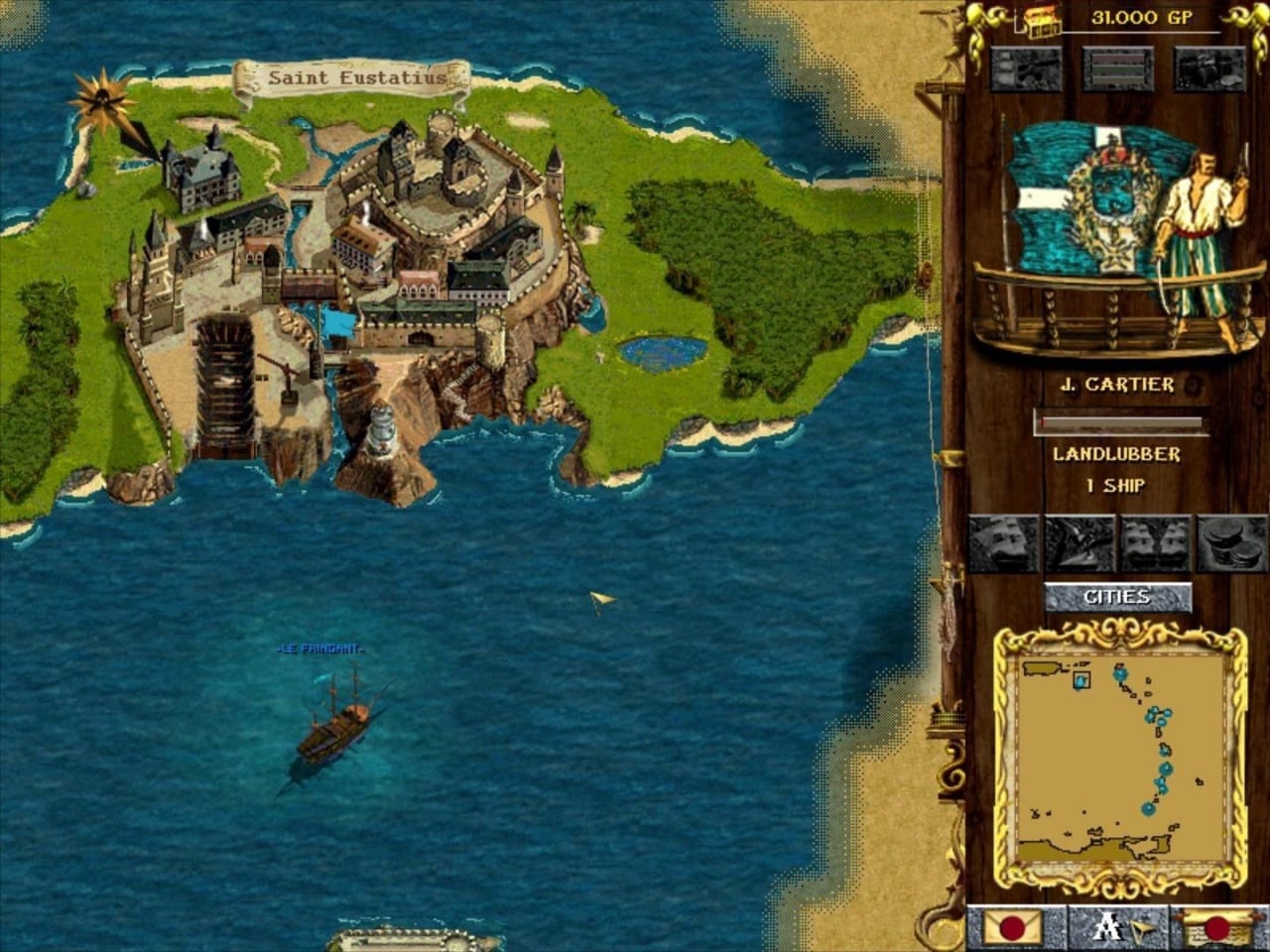Select the two ships icon
This screenshot has width=1270, height=952.
[x=1155, y=543]
